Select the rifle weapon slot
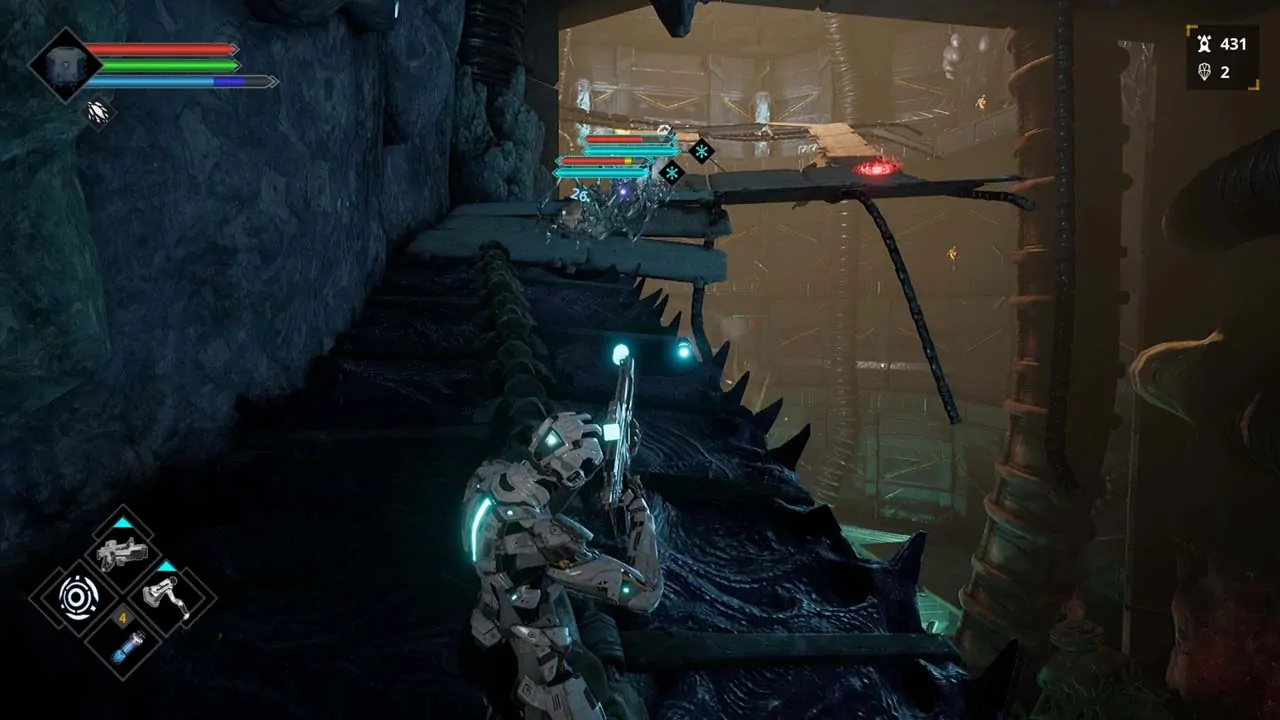 (x=122, y=550)
